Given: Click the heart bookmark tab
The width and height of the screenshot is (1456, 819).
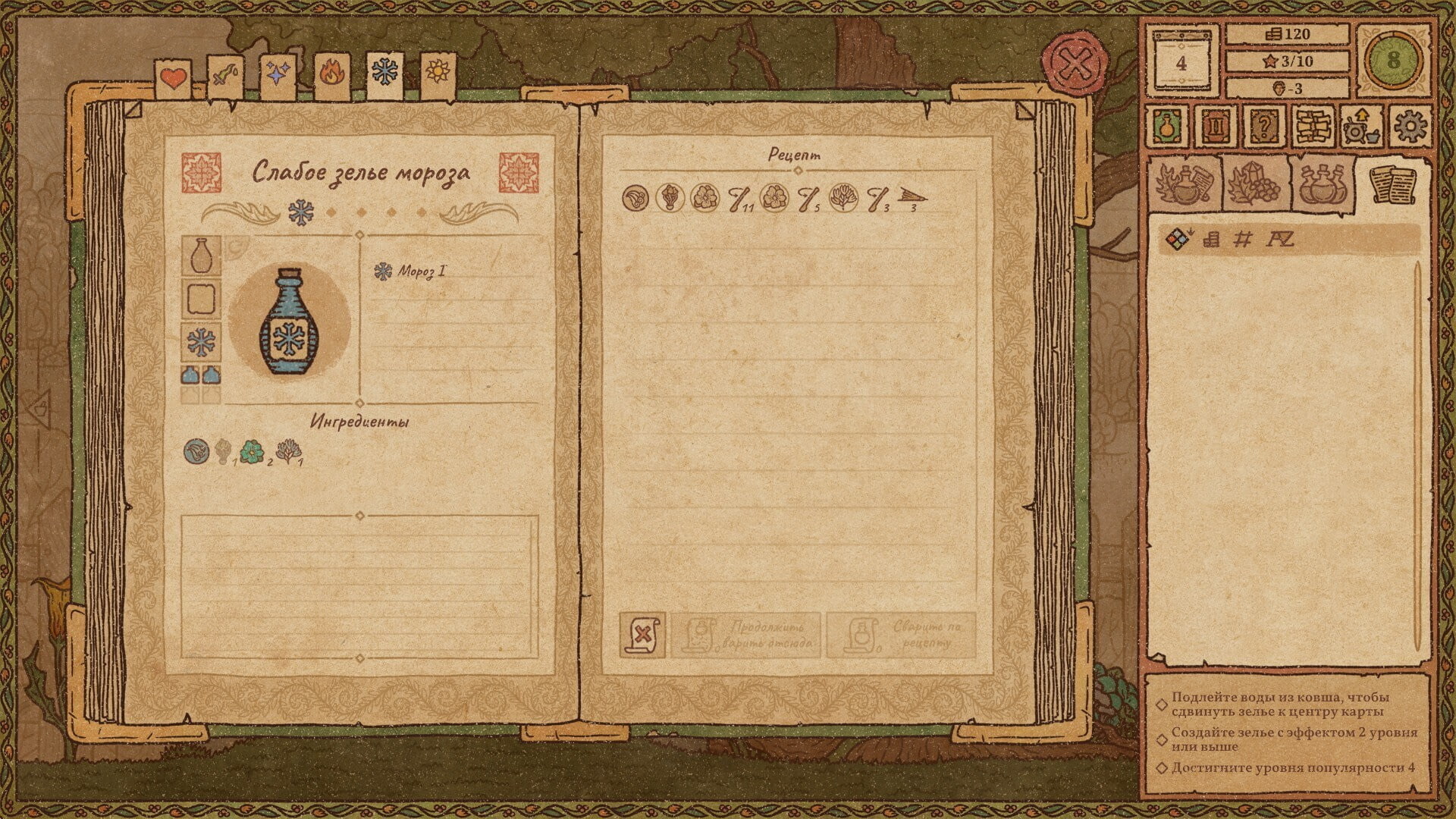Looking at the screenshot, I should coord(174,76).
